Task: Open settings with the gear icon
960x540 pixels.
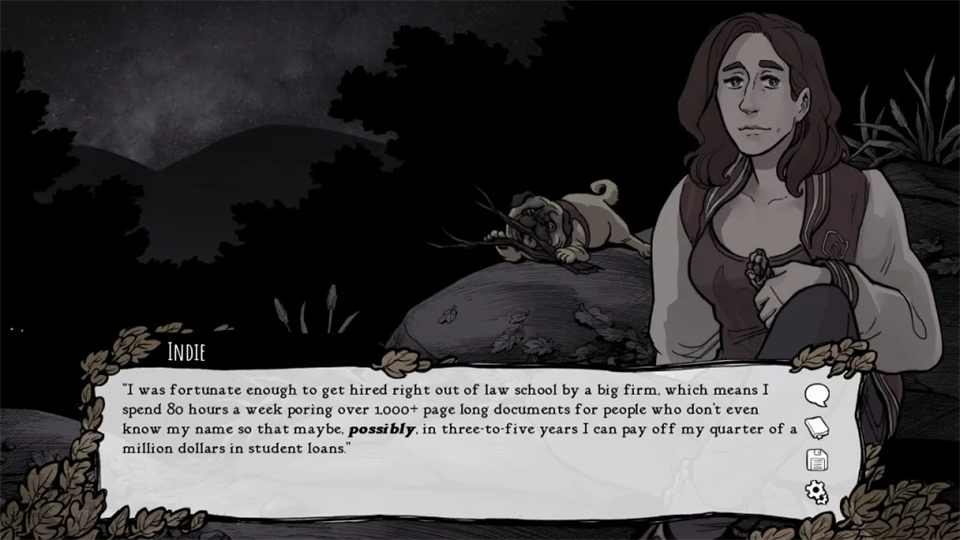Action: pos(817,491)
